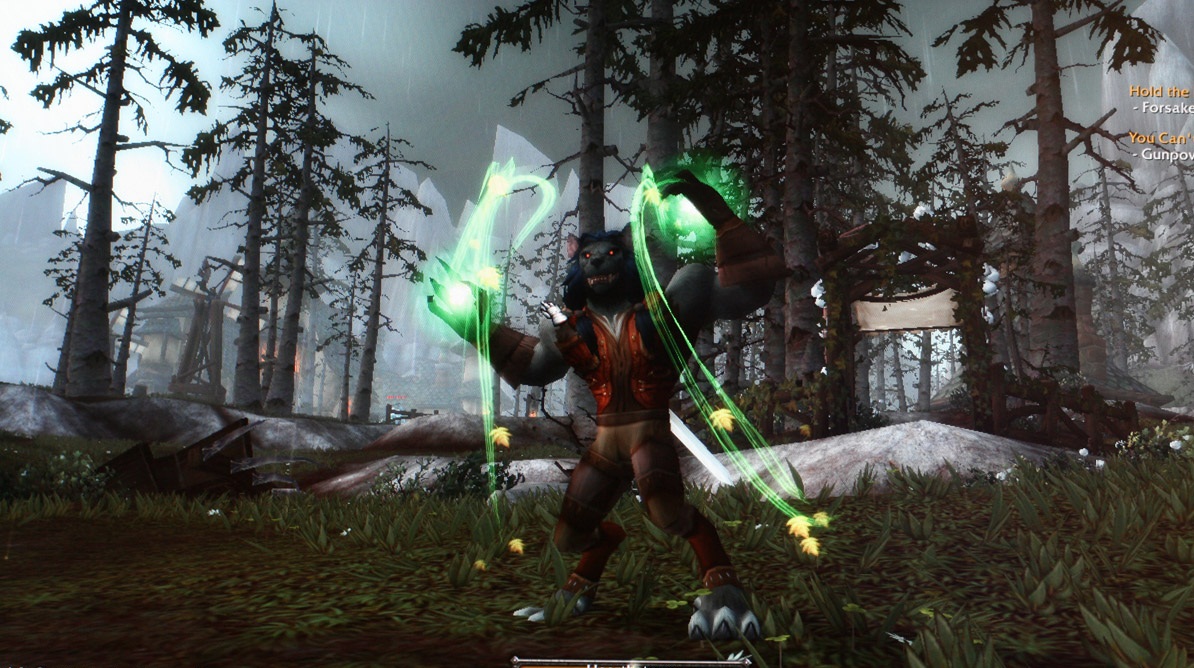The width and height of the screenshot is (1194, 668).
Task: Select the "You Can't" quest title
Action: (x=1160, y=138)
